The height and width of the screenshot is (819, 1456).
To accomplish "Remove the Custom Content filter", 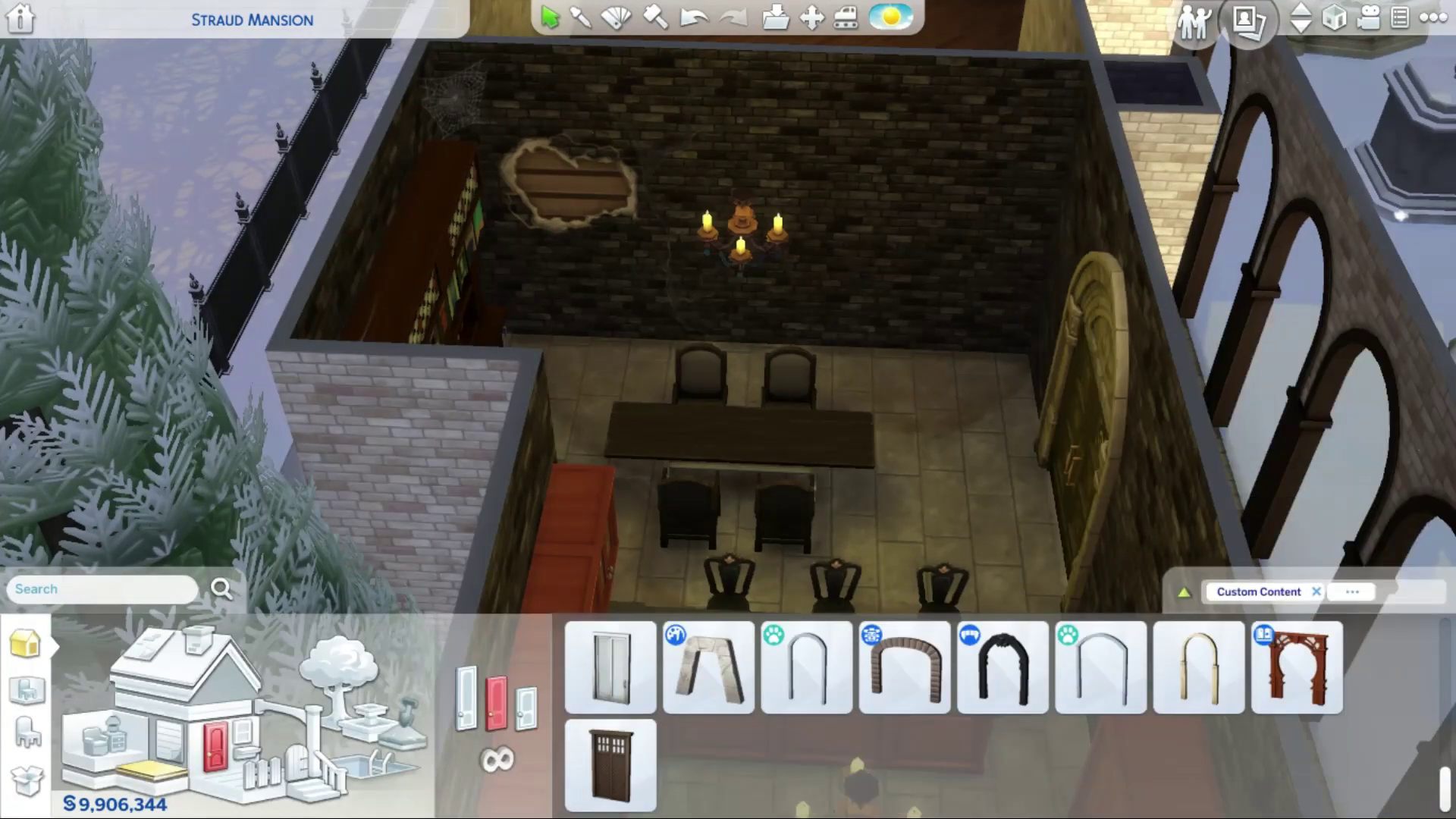I will tap(1316, 591).
